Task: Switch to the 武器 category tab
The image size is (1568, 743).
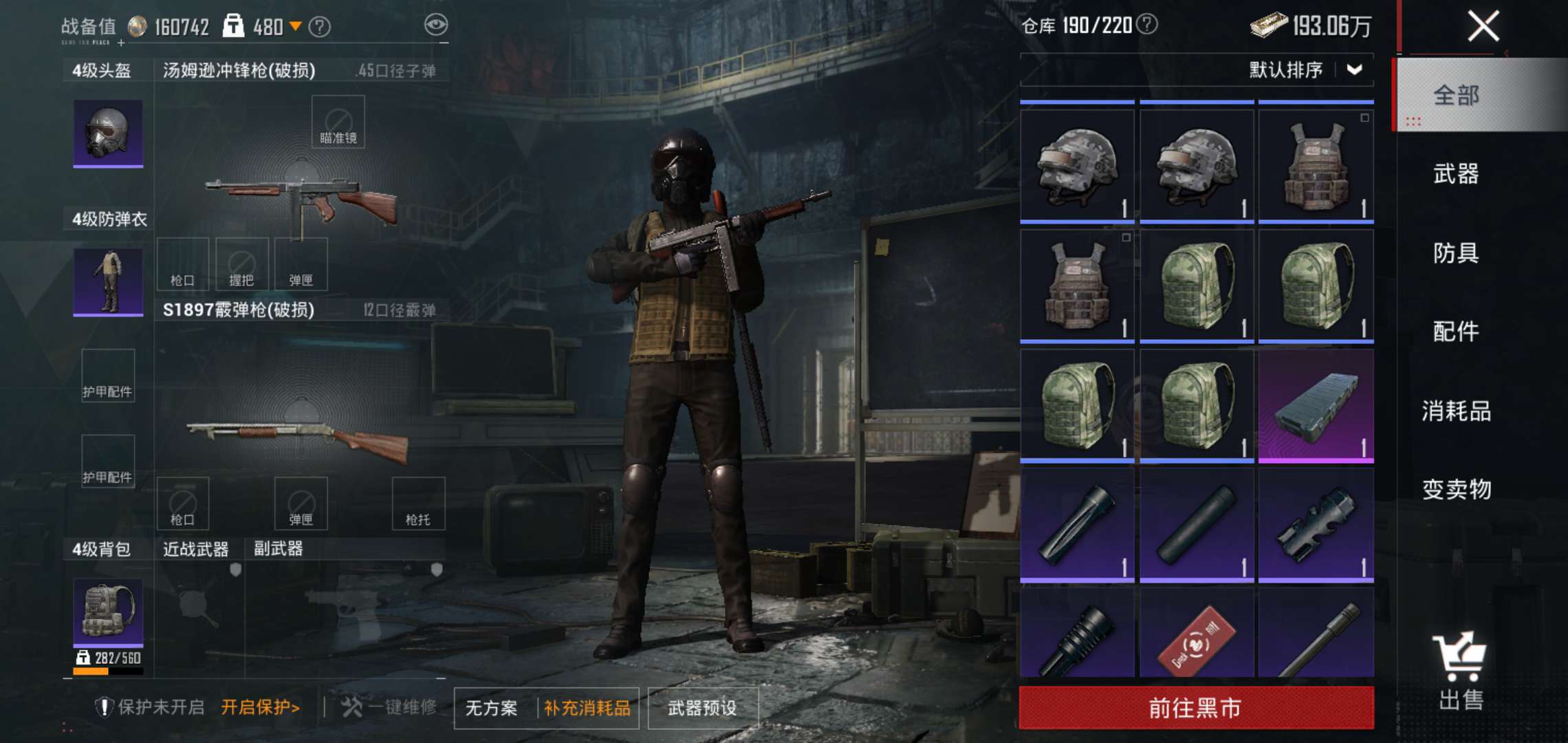Action: coord(1456,173)
